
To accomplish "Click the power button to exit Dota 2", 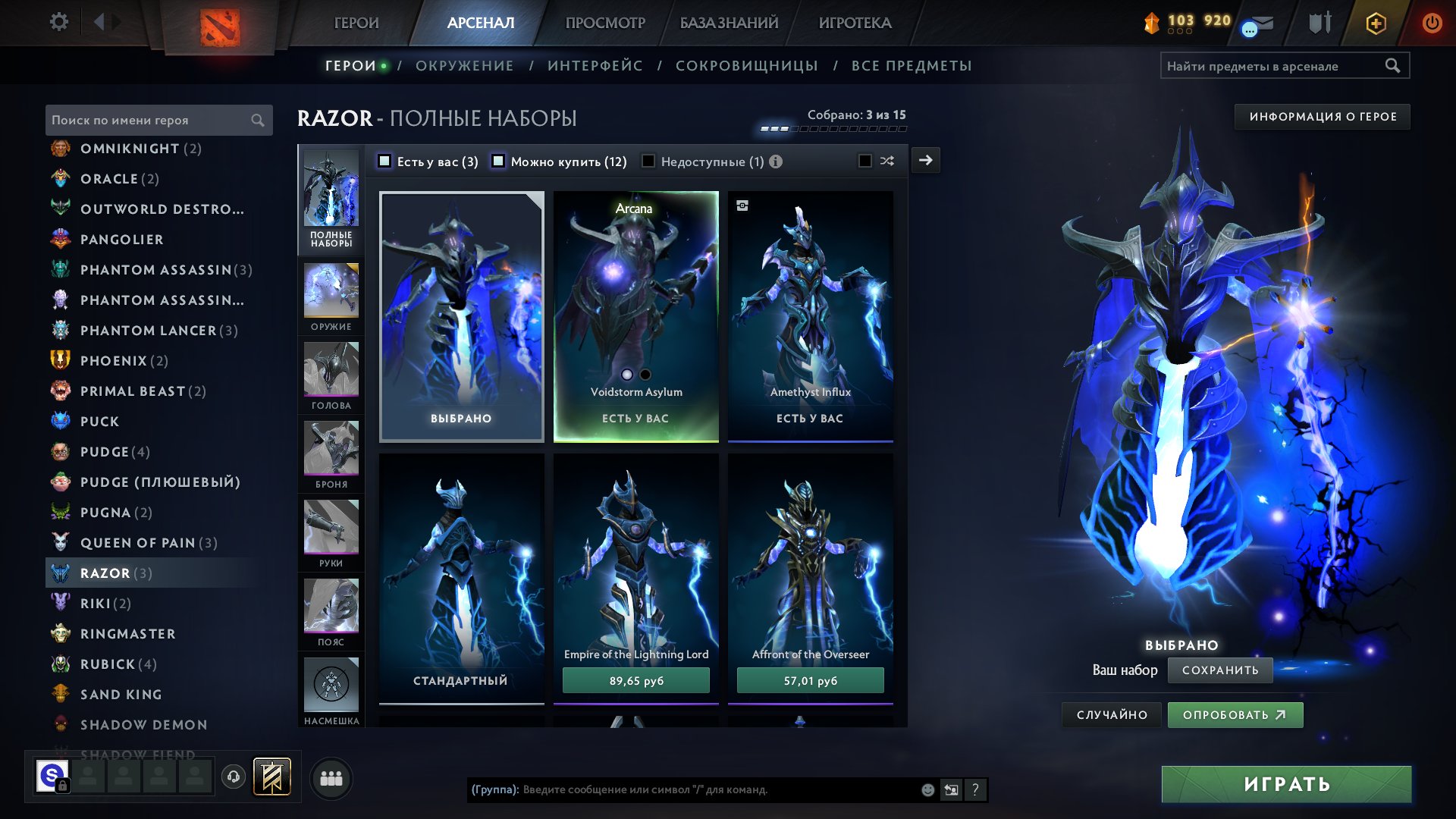I will tap(1432, 22).
